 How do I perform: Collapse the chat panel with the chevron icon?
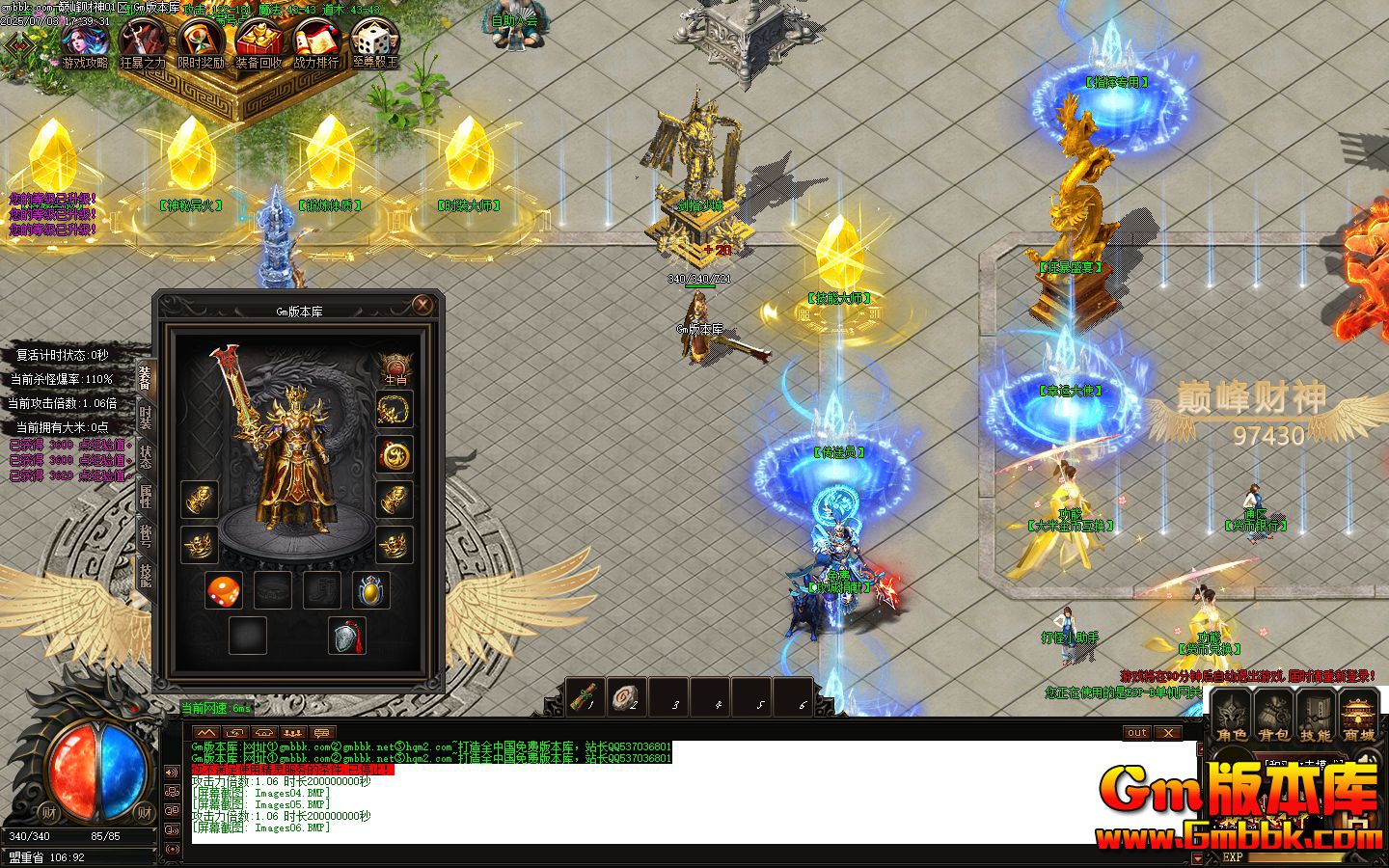coord(206,733)
